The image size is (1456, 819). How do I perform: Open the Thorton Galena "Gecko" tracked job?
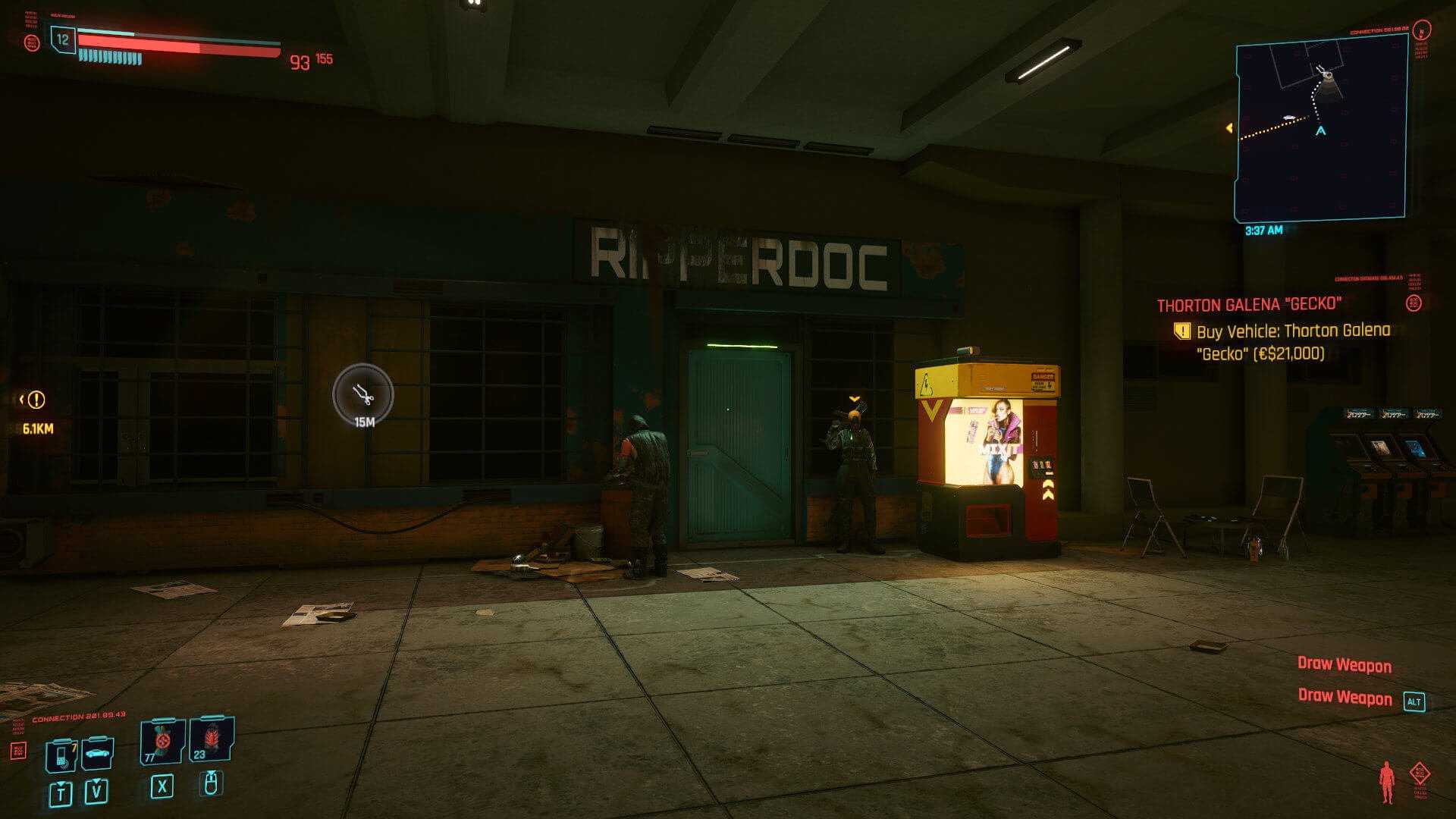point(1249,305)
